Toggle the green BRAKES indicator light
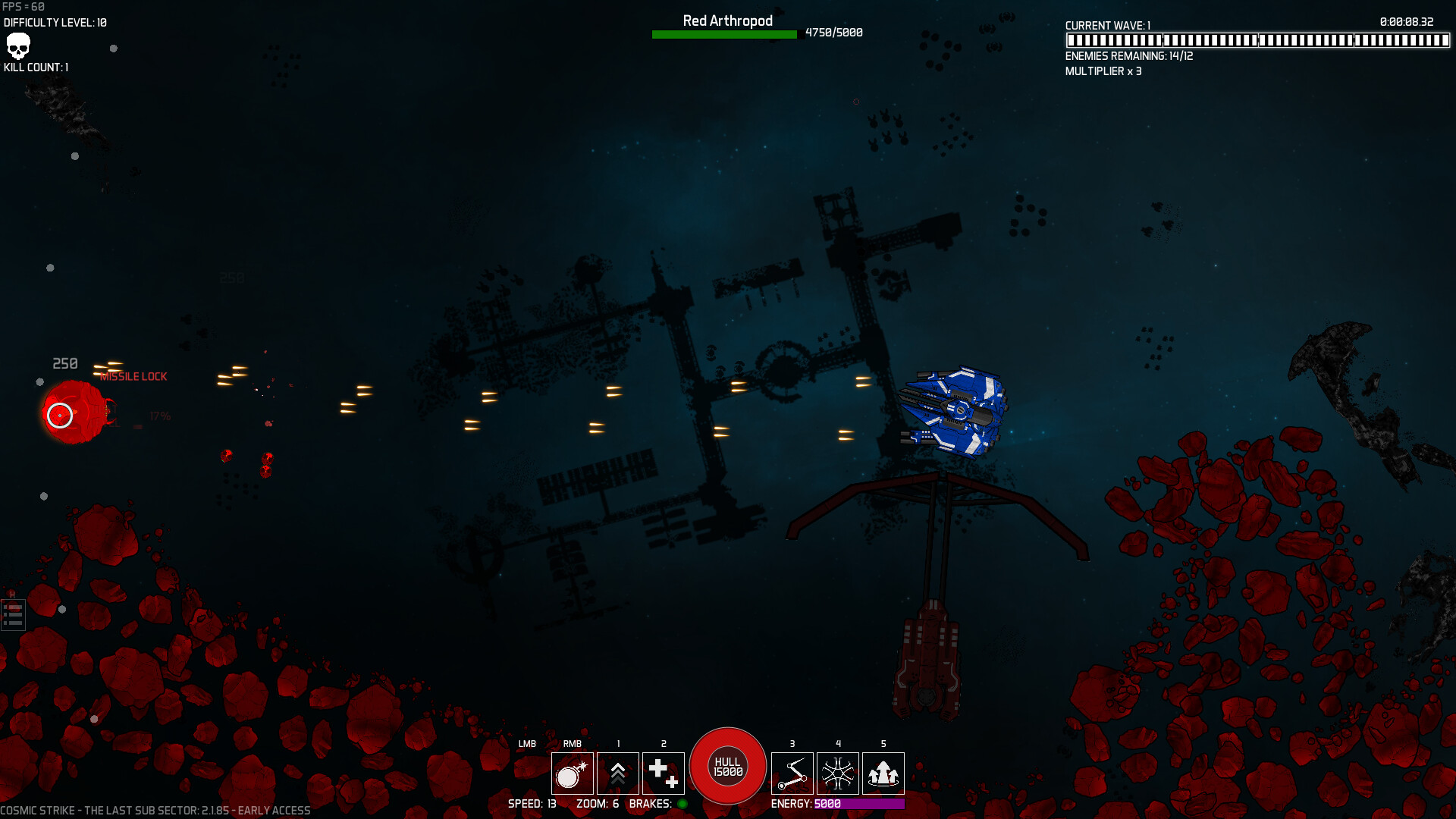Screen dimensions: 1456x819 click(x=682, y=804)
